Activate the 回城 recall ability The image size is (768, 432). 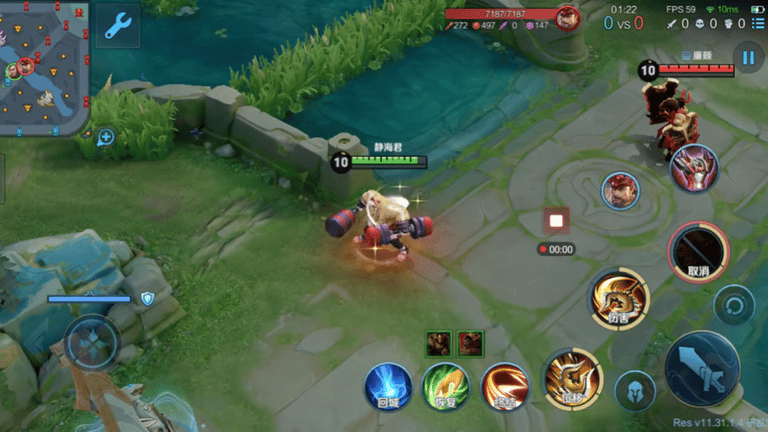[x=387, y=386]
